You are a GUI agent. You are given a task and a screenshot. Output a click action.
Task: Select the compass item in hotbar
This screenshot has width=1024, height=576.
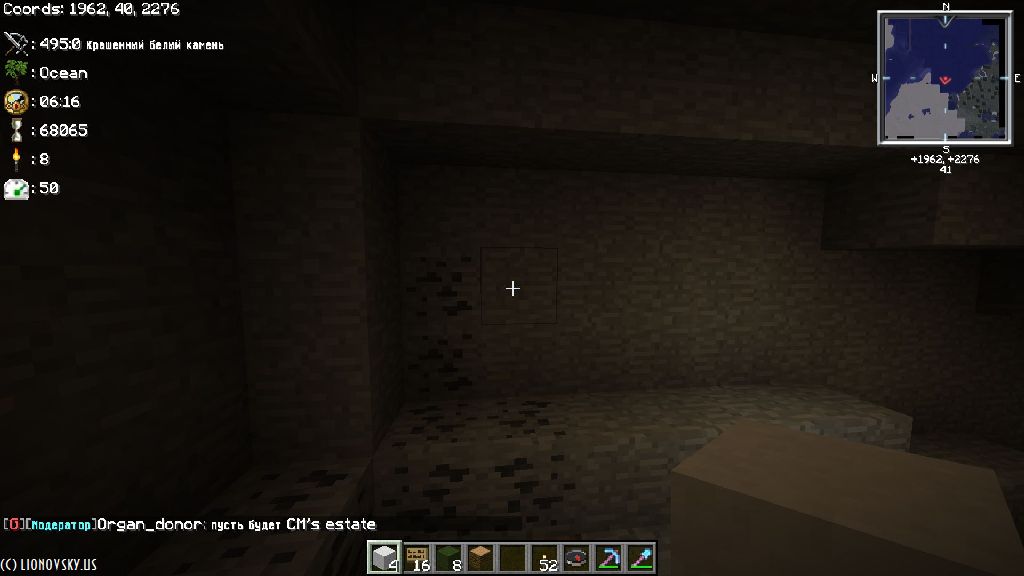point(576,557)
